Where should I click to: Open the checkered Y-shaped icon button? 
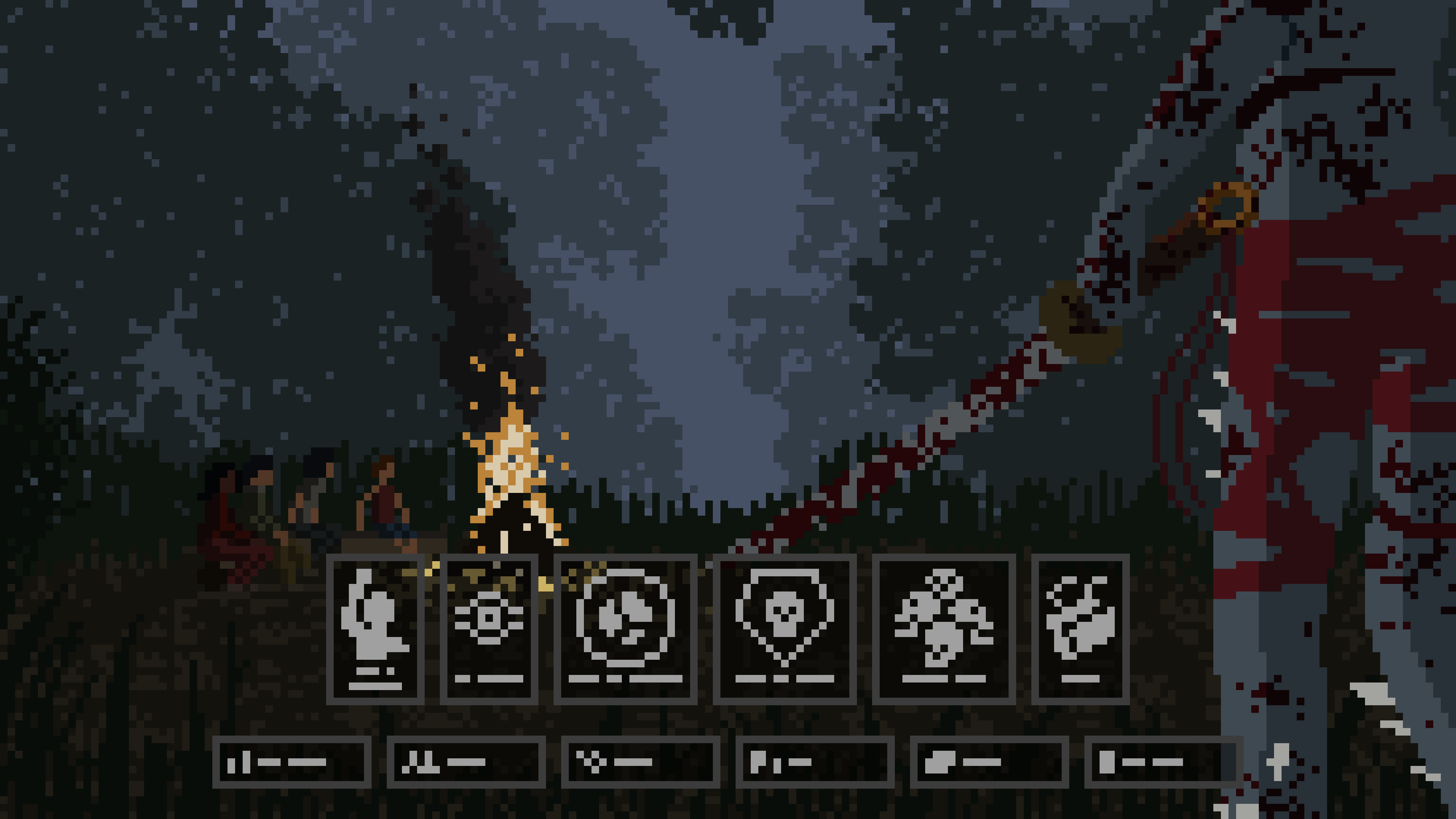coord(640,762)
